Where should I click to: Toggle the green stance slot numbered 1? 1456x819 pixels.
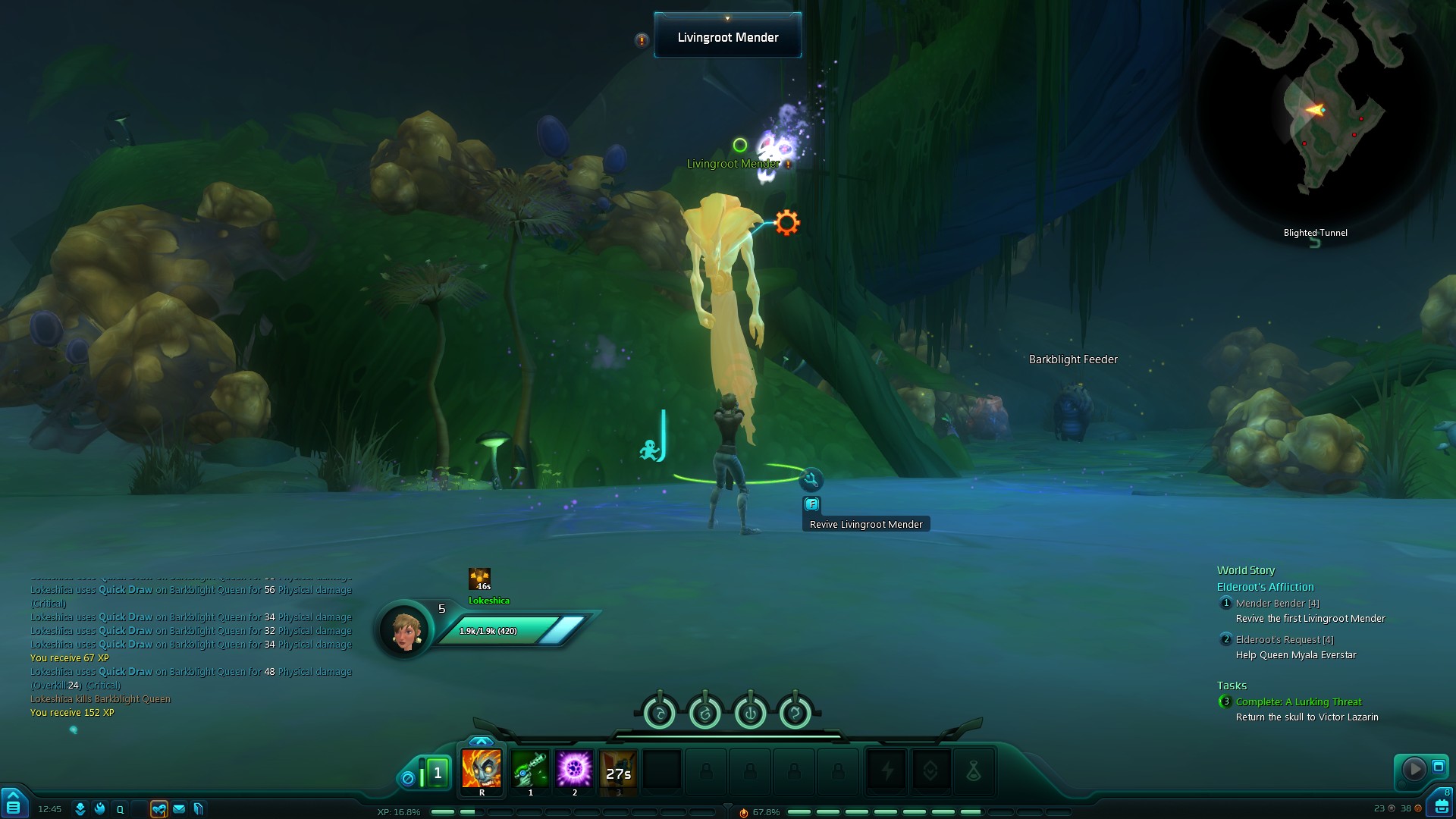(437, 773)
